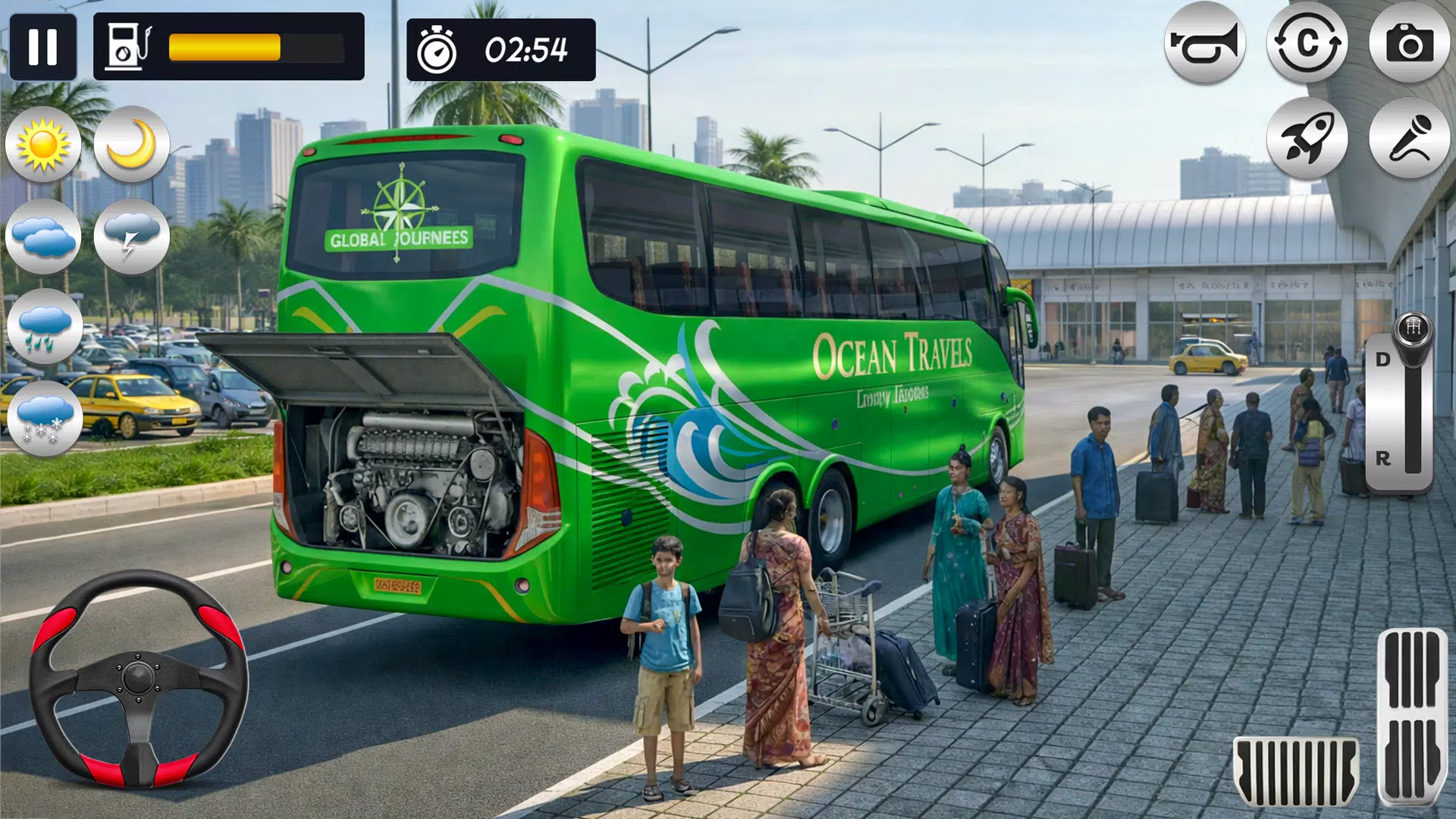Screen dimensions: 1456x819
Task: Enable rainy weather mode
Action: [45, 326]
